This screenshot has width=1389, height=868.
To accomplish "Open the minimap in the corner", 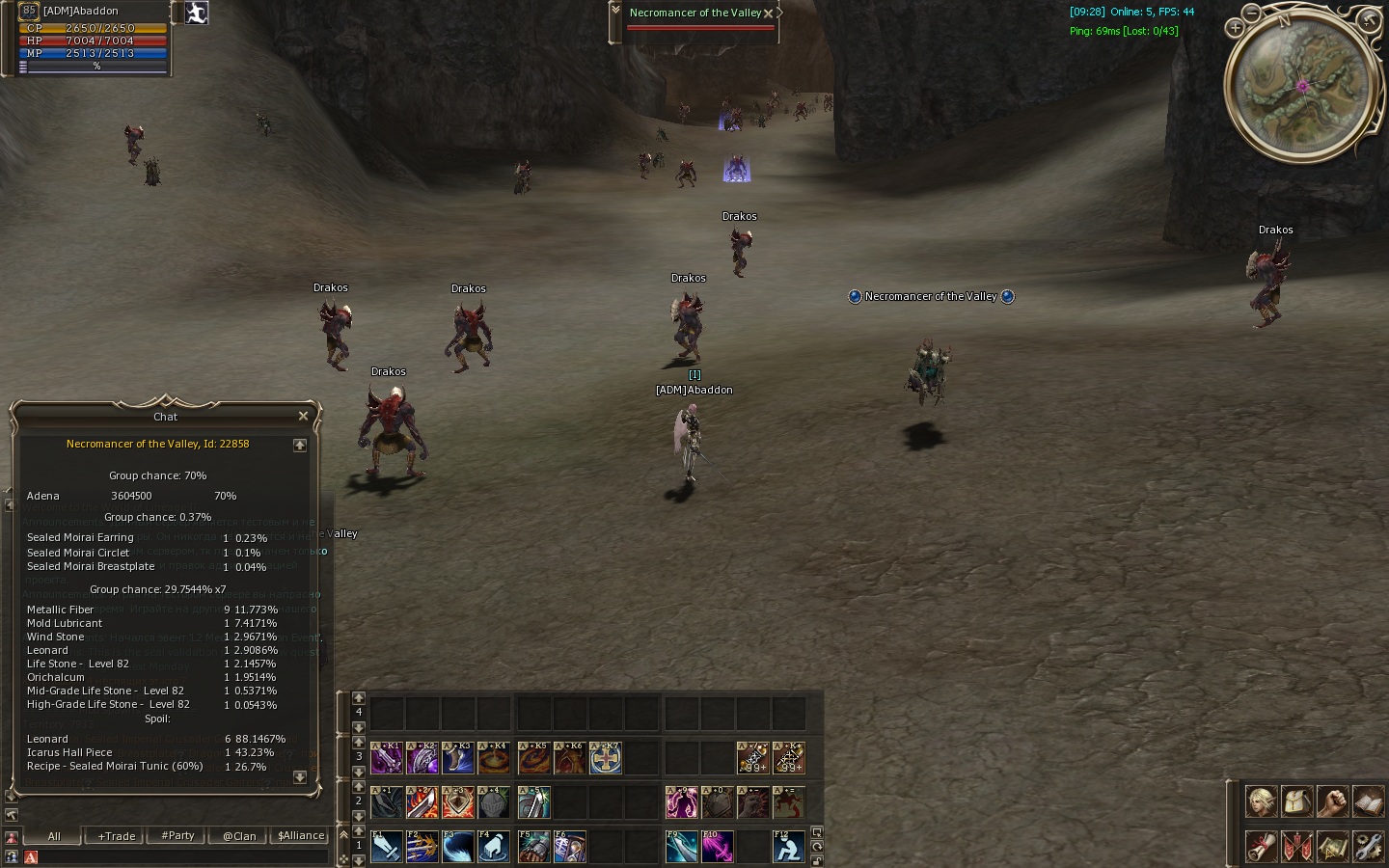I will tap(1301, 87).
